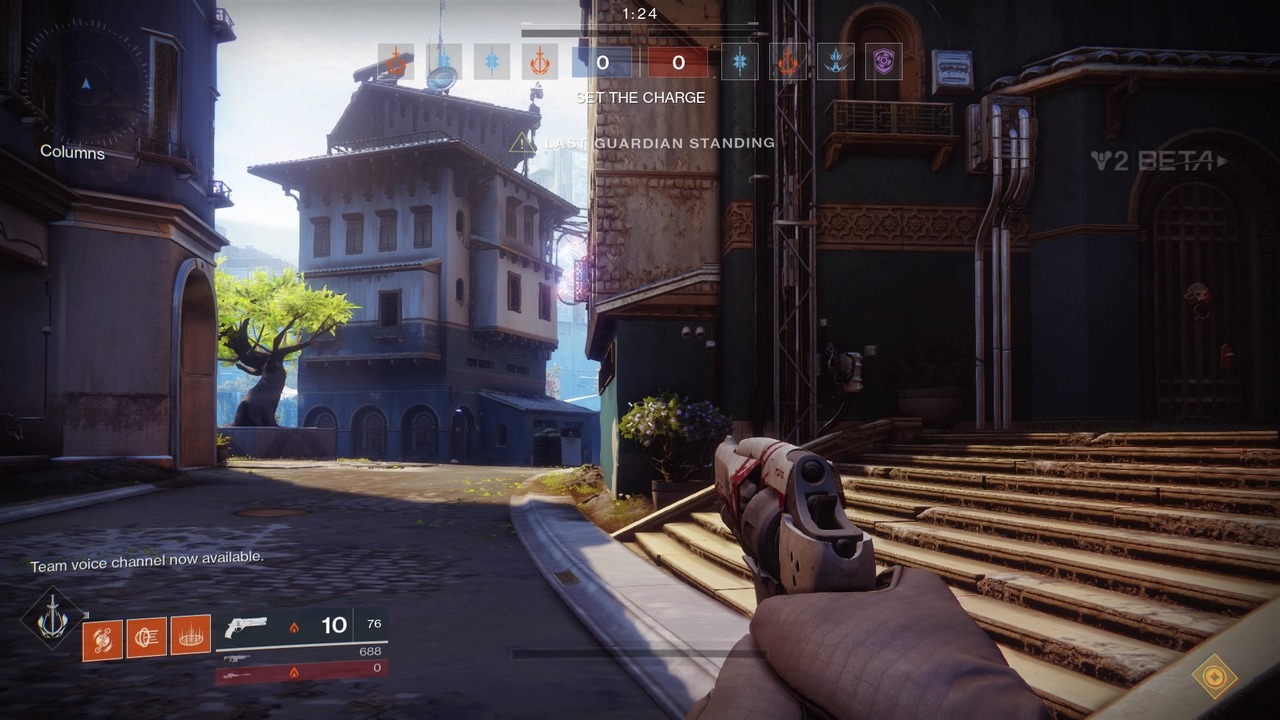This screenshot has width=1280, height=720.
Task: Trigger the orange melee ability icon
Action: click(x=146, y=637)
